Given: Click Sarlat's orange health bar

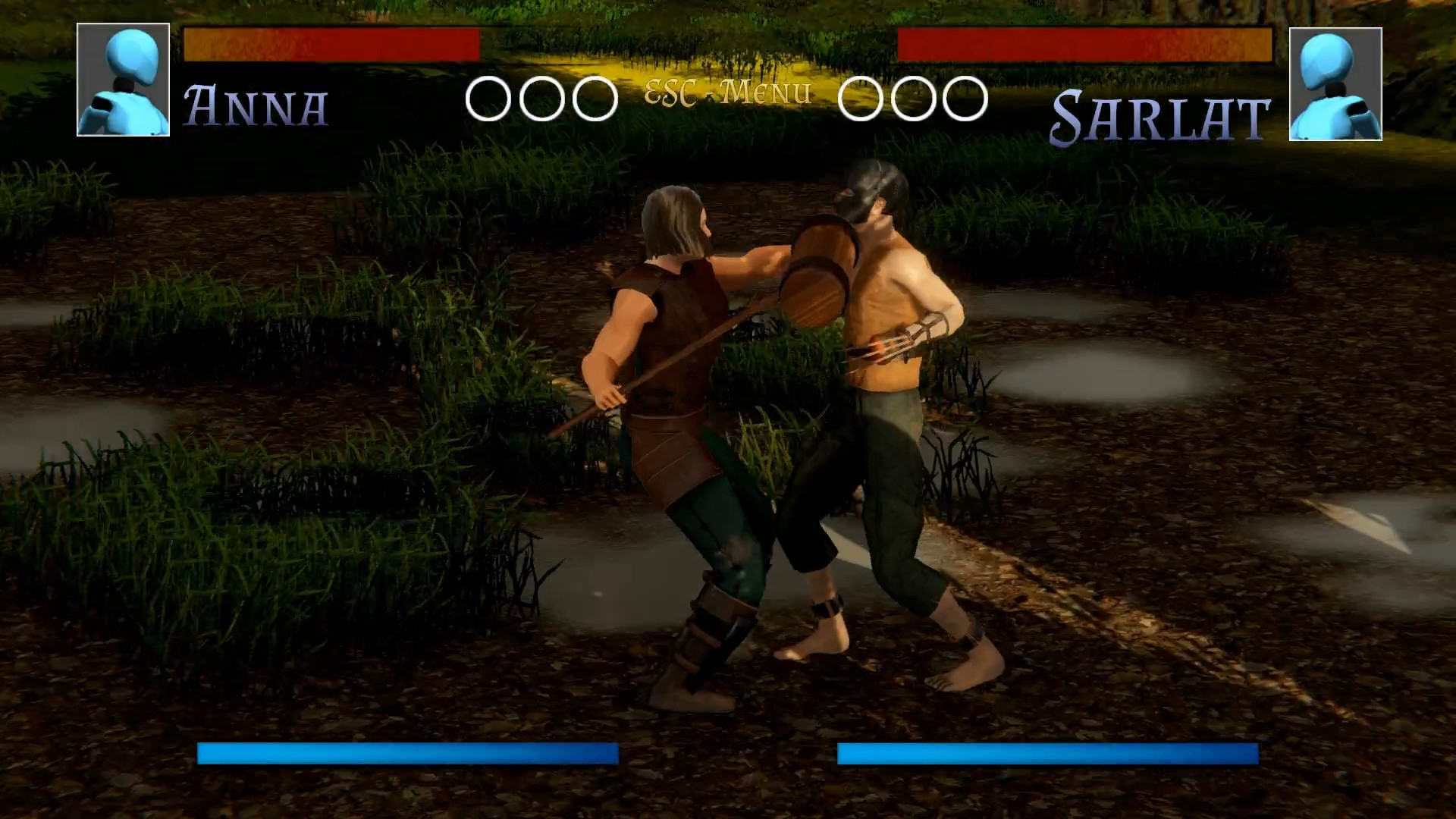Looking at the screenshot, I should [1084, 45].
